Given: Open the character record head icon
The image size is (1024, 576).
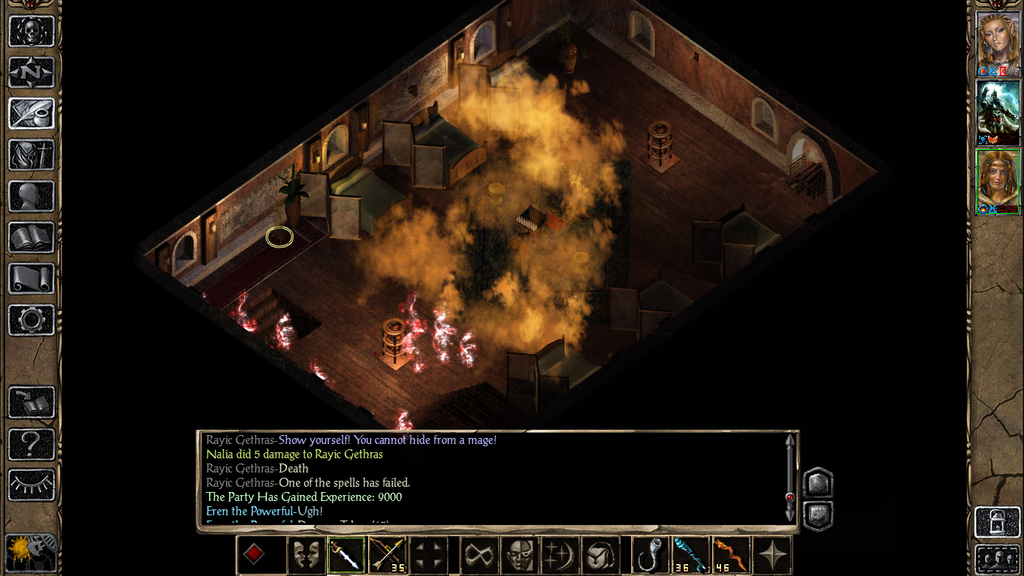Looking at the screenshot, I should (x=31, y=196).
